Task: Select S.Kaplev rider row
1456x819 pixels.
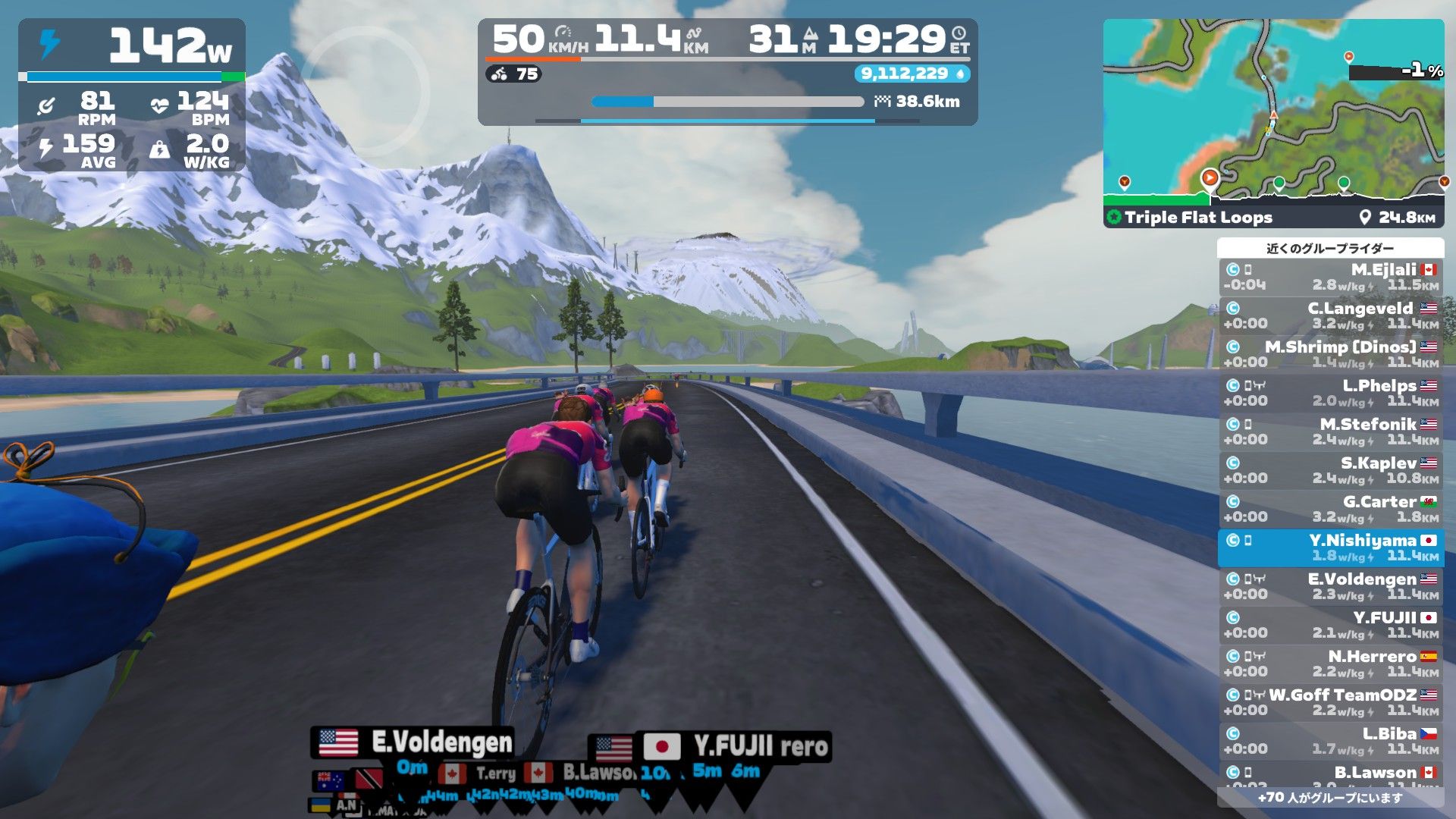Action: tap(1331, 471)
